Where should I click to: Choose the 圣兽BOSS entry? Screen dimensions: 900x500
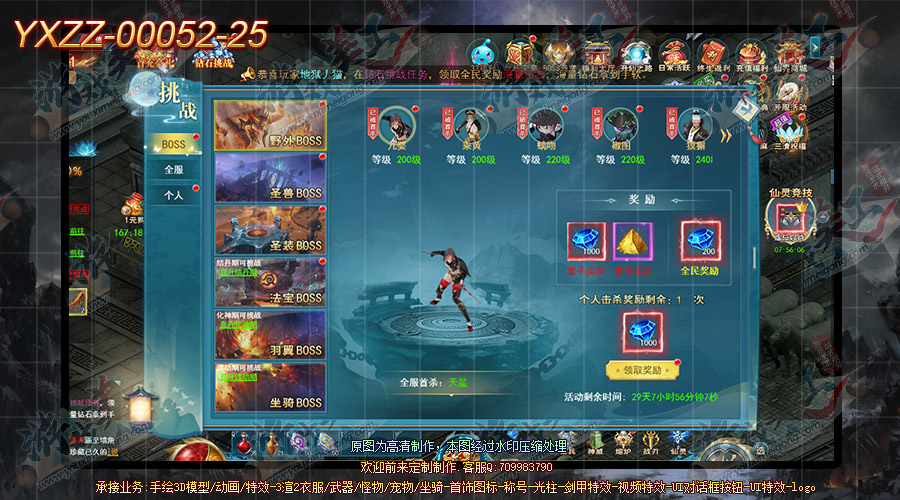(269, 178)
